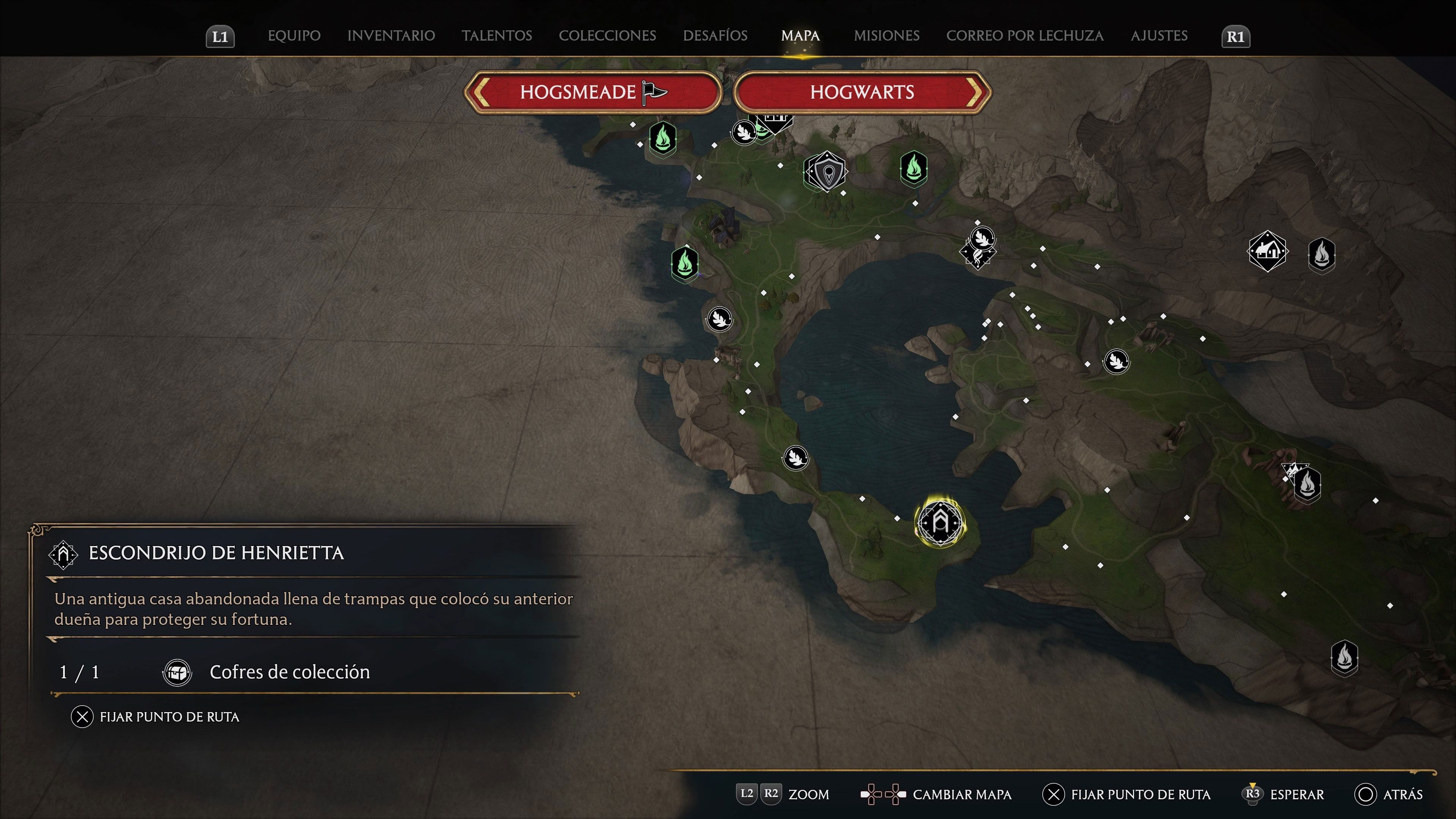The height and width of the screenshot is (819, 1456).
Task: Select the hamlet house map marker
Action: tap(1267, 251)
